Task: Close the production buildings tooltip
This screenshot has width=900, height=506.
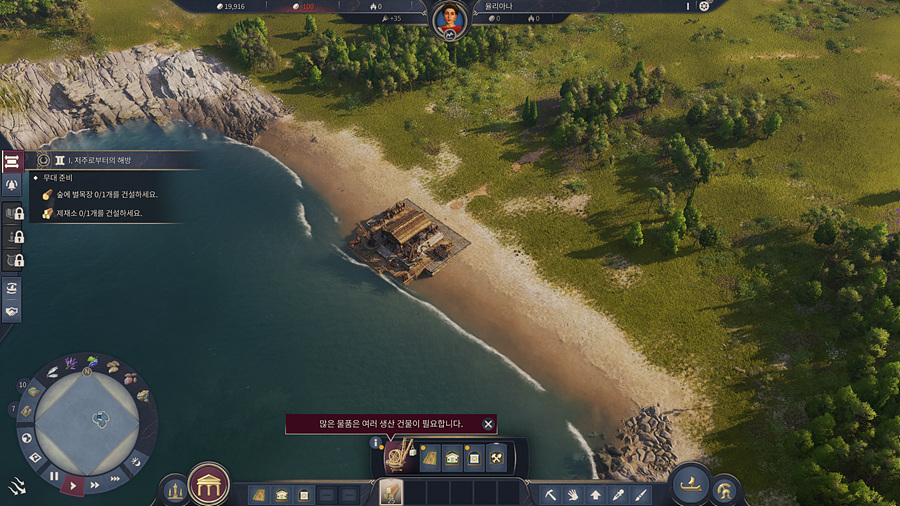Action: pyautogui.click(x=488, y=424)
